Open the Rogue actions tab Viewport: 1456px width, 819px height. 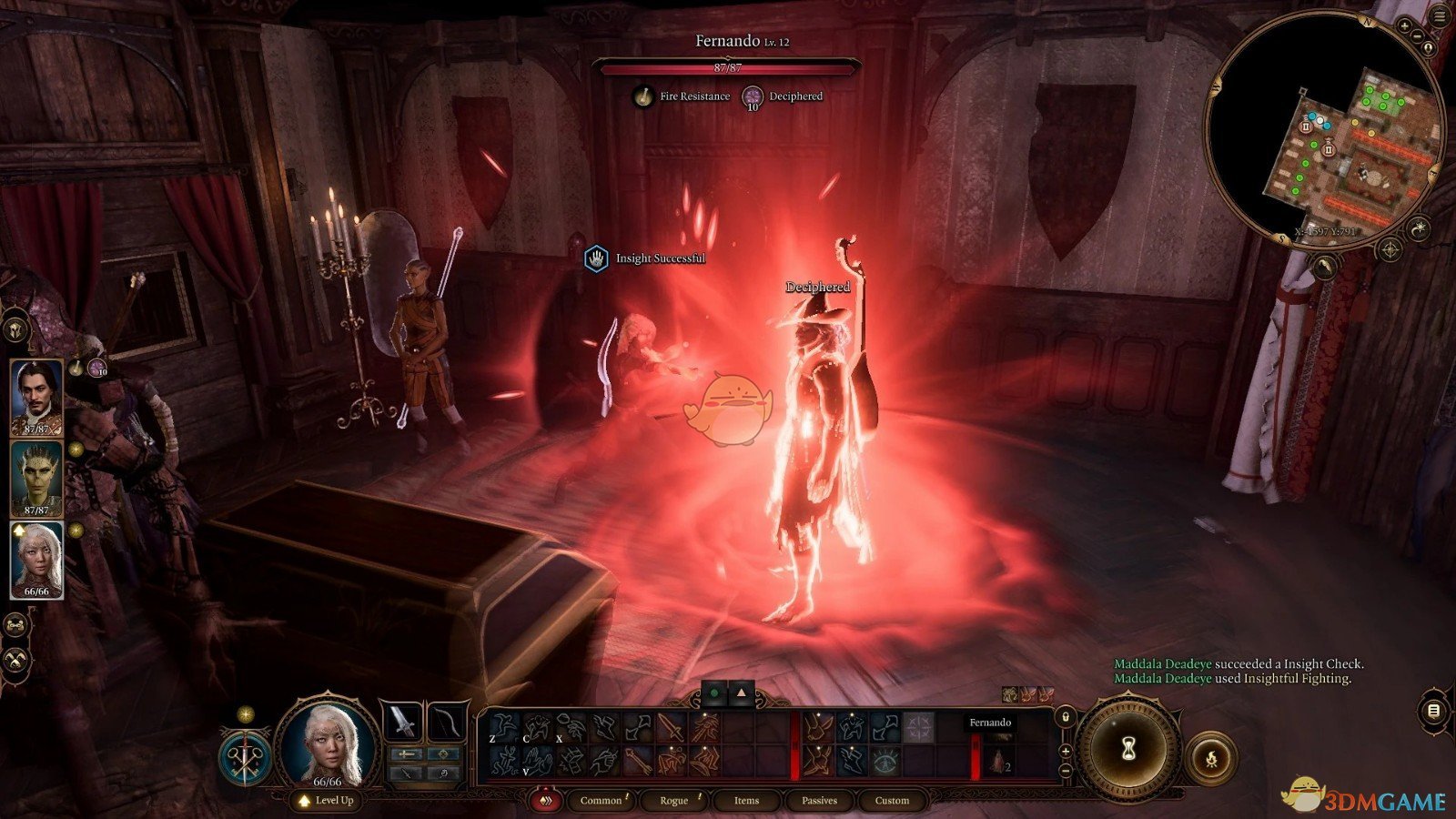tap(673, 801)
